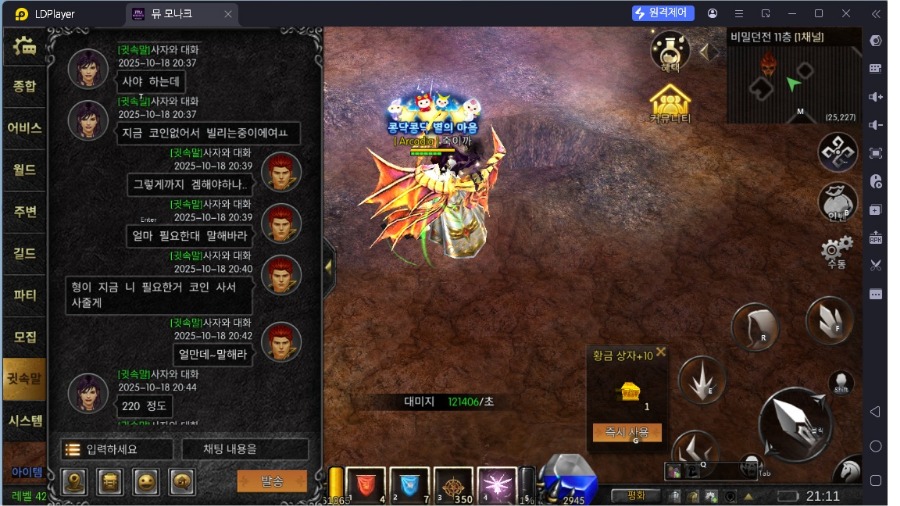This screenshot has width=900, height=506.
Task: Open the 인벤 bag inventory
Action: pos(837,202)
